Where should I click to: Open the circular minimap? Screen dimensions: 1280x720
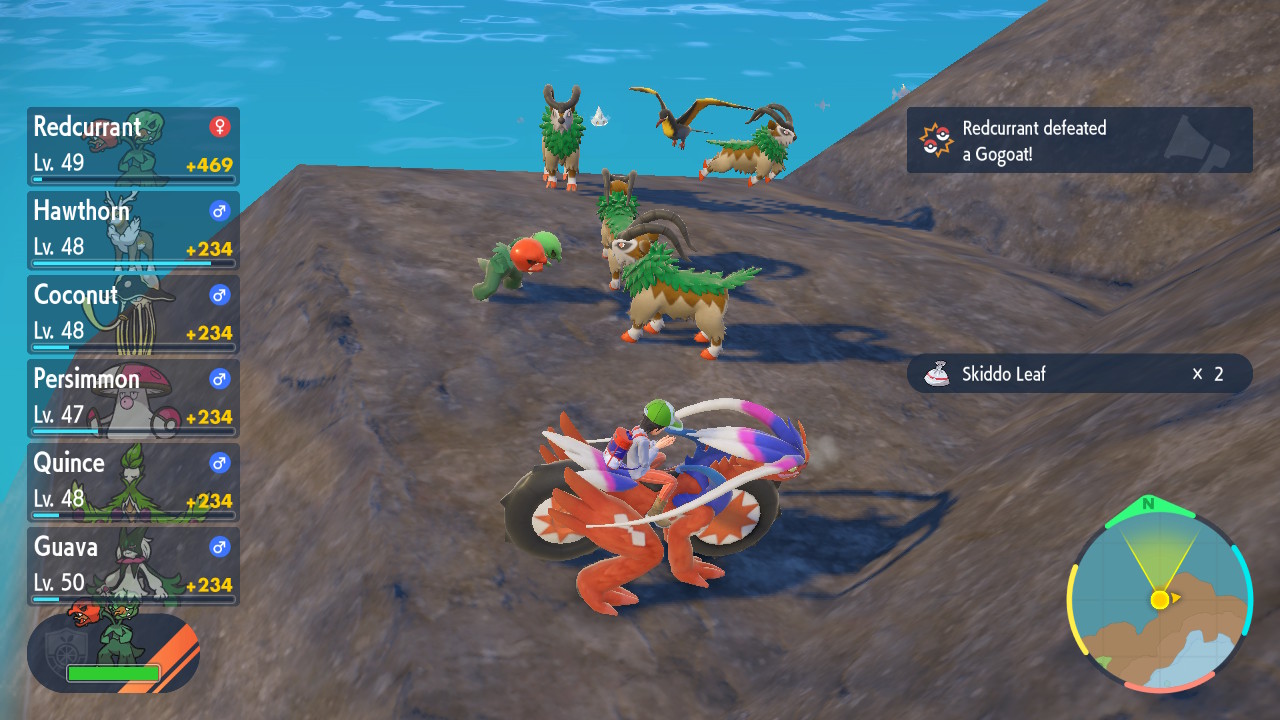(x=1160, y=599)
